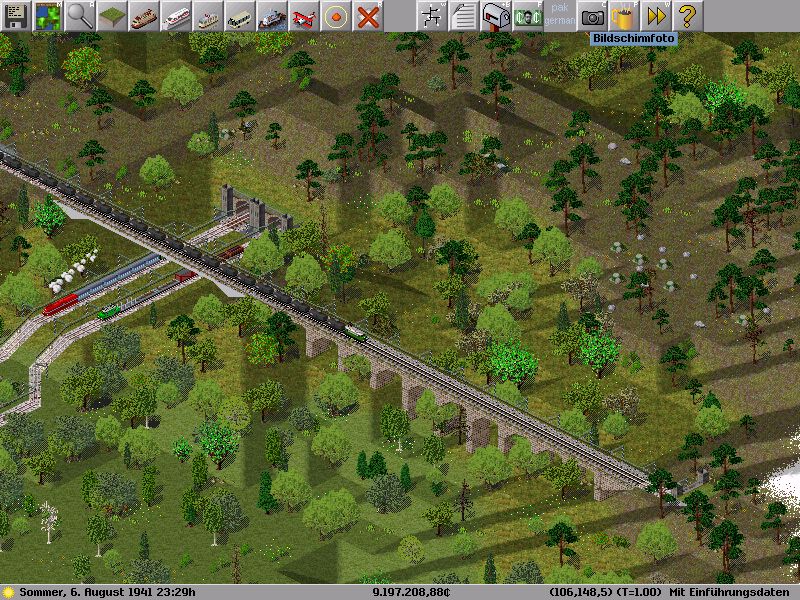Open the mailbox message center
The image size is (800, 600).
495,15
